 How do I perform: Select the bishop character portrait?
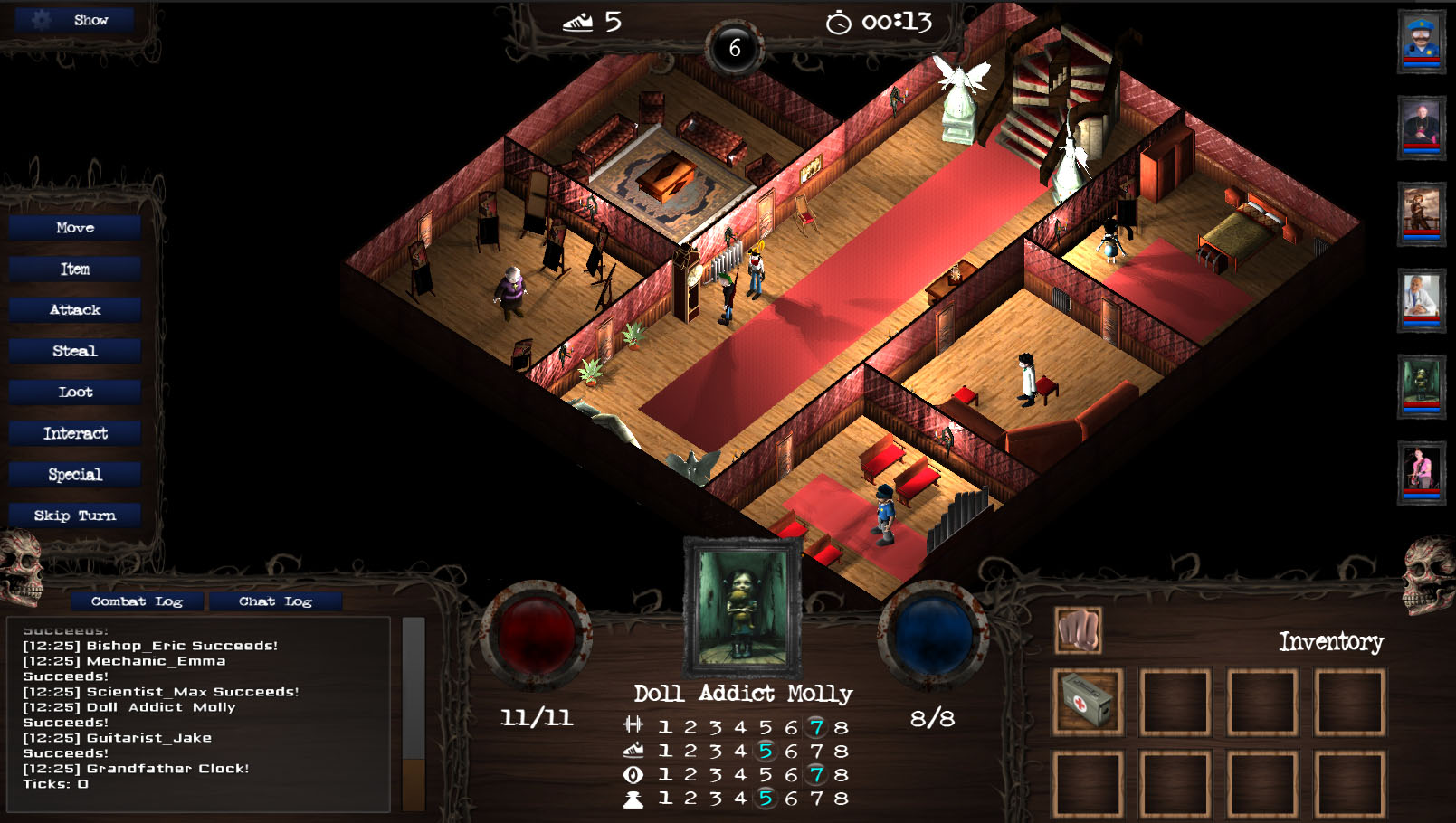click(x=1422, y=128)
